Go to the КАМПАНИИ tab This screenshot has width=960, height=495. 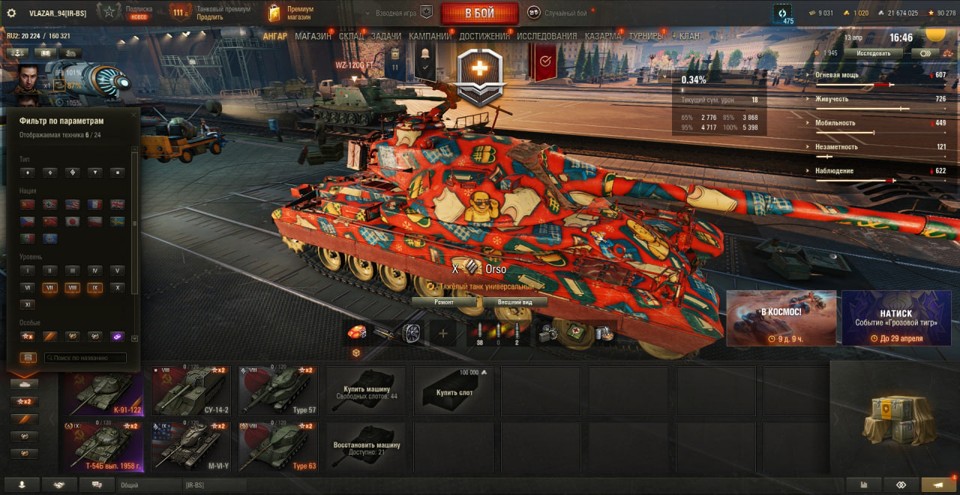coord(429,36)
